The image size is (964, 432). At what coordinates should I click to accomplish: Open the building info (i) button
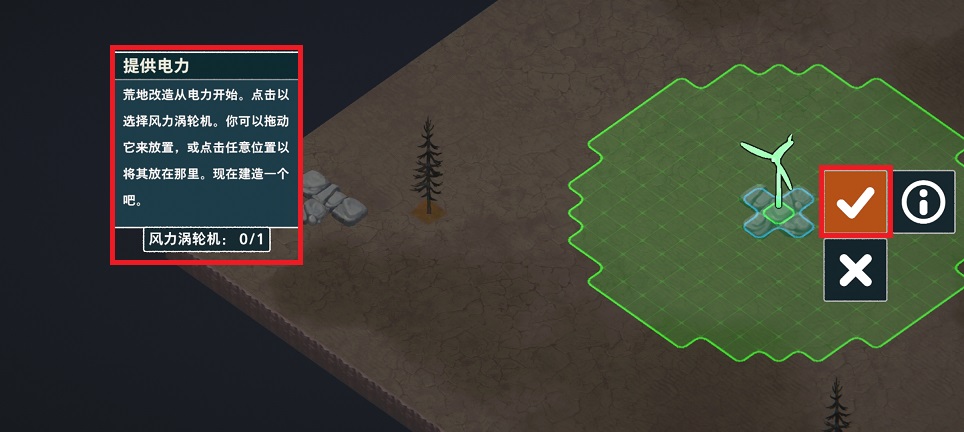pos(923,203)
